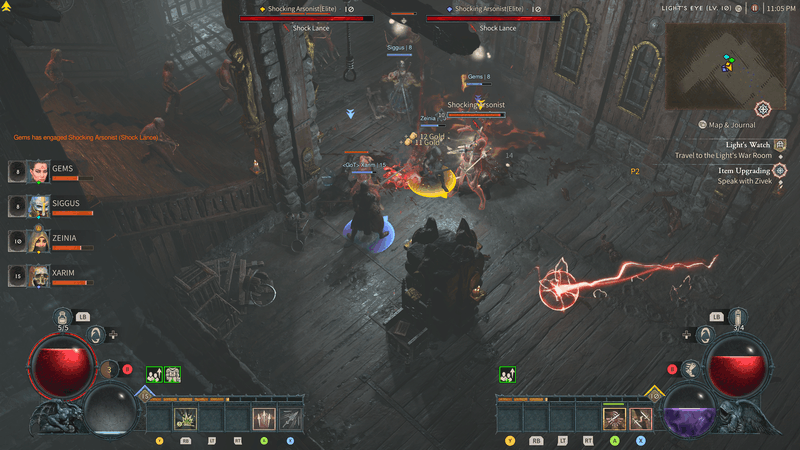Select party member Xarim portrait
Viewport: 800px width, 450px height.
point(38,274)
